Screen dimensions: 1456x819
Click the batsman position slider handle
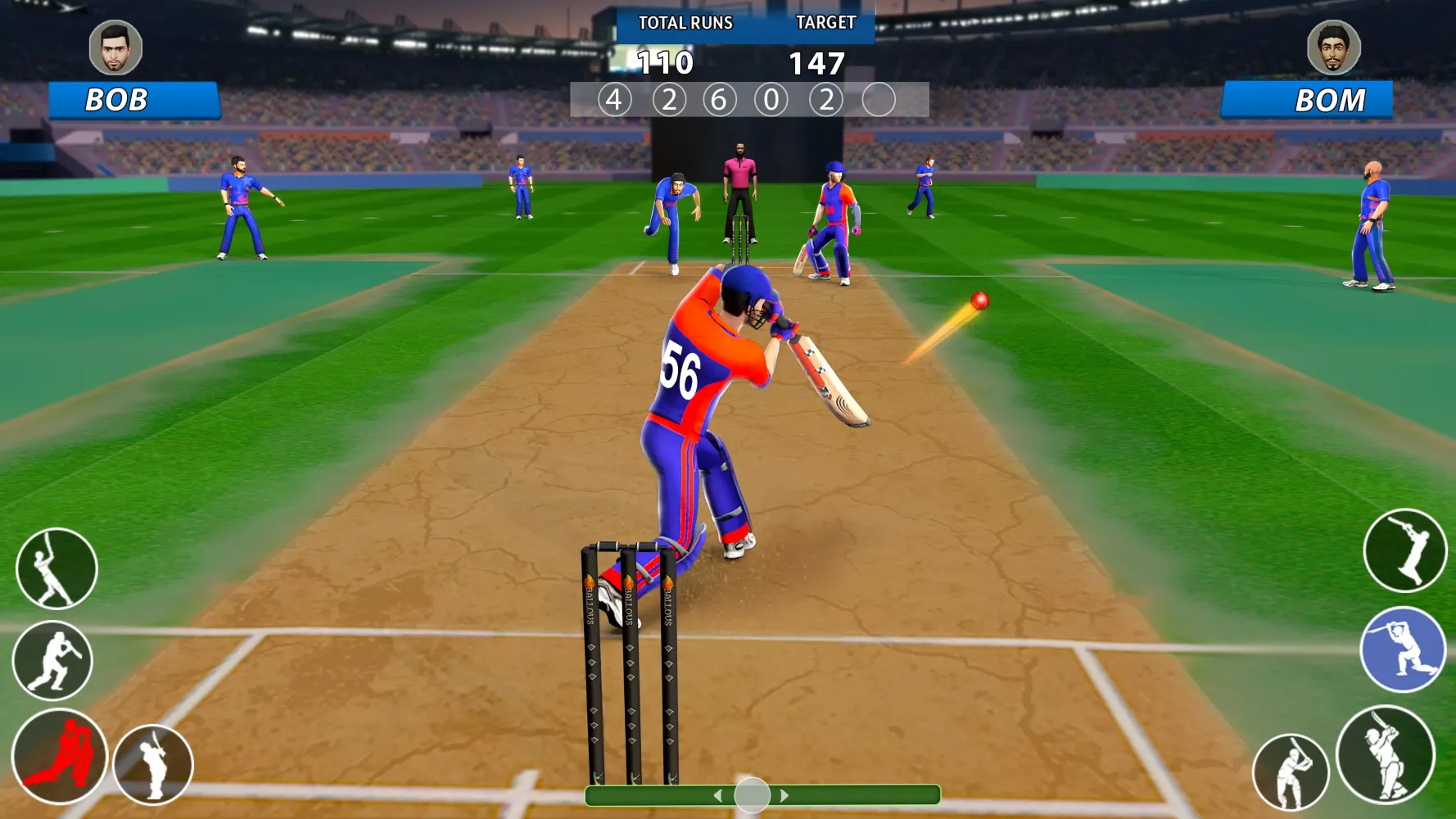tap(752, 794)
